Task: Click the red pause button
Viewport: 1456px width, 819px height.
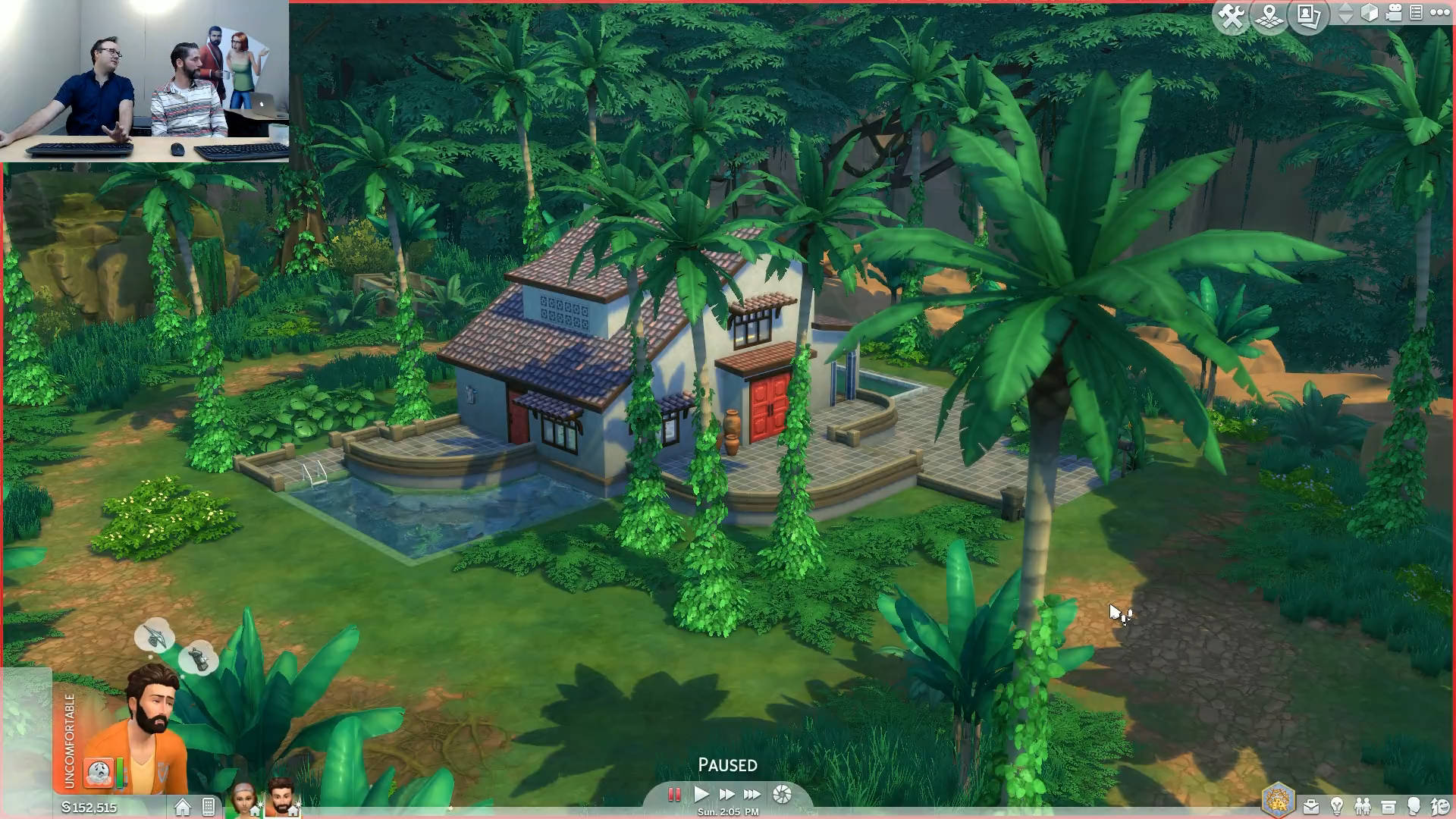Action: tap(673, 795)
